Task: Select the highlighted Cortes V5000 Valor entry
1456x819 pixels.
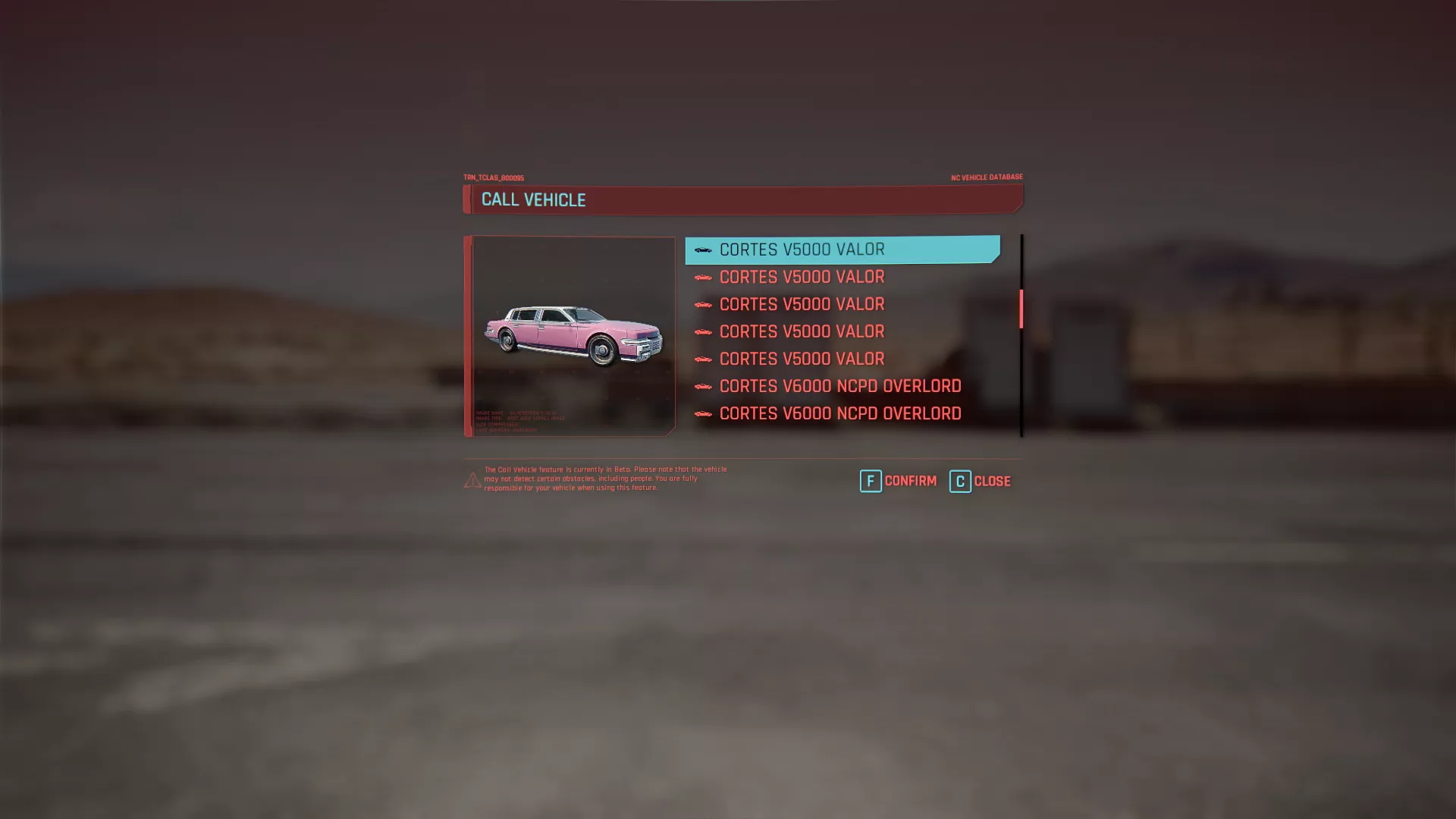Action: click(x=842, y=249)
